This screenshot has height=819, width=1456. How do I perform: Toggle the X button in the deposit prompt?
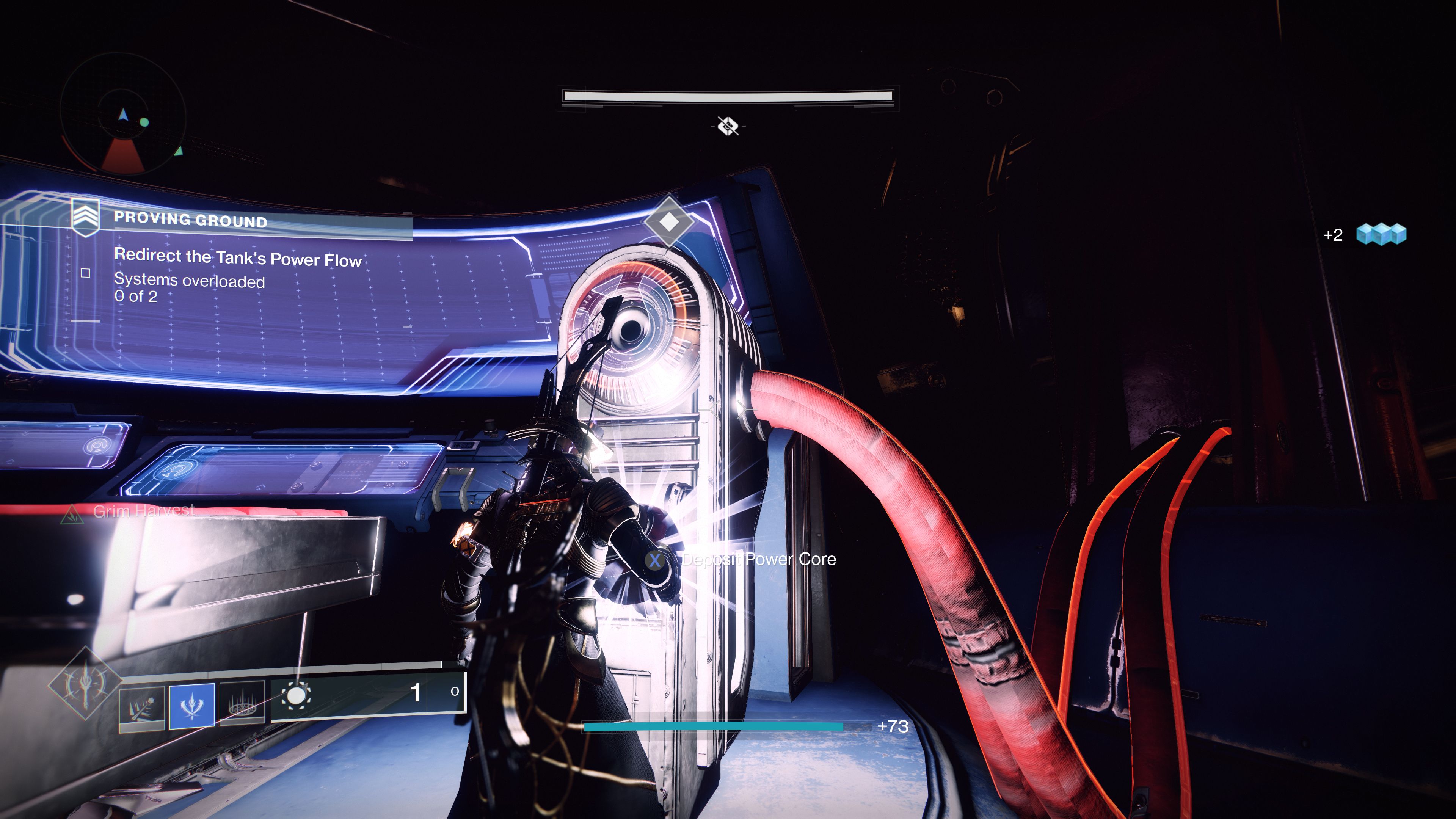[656, 561]
